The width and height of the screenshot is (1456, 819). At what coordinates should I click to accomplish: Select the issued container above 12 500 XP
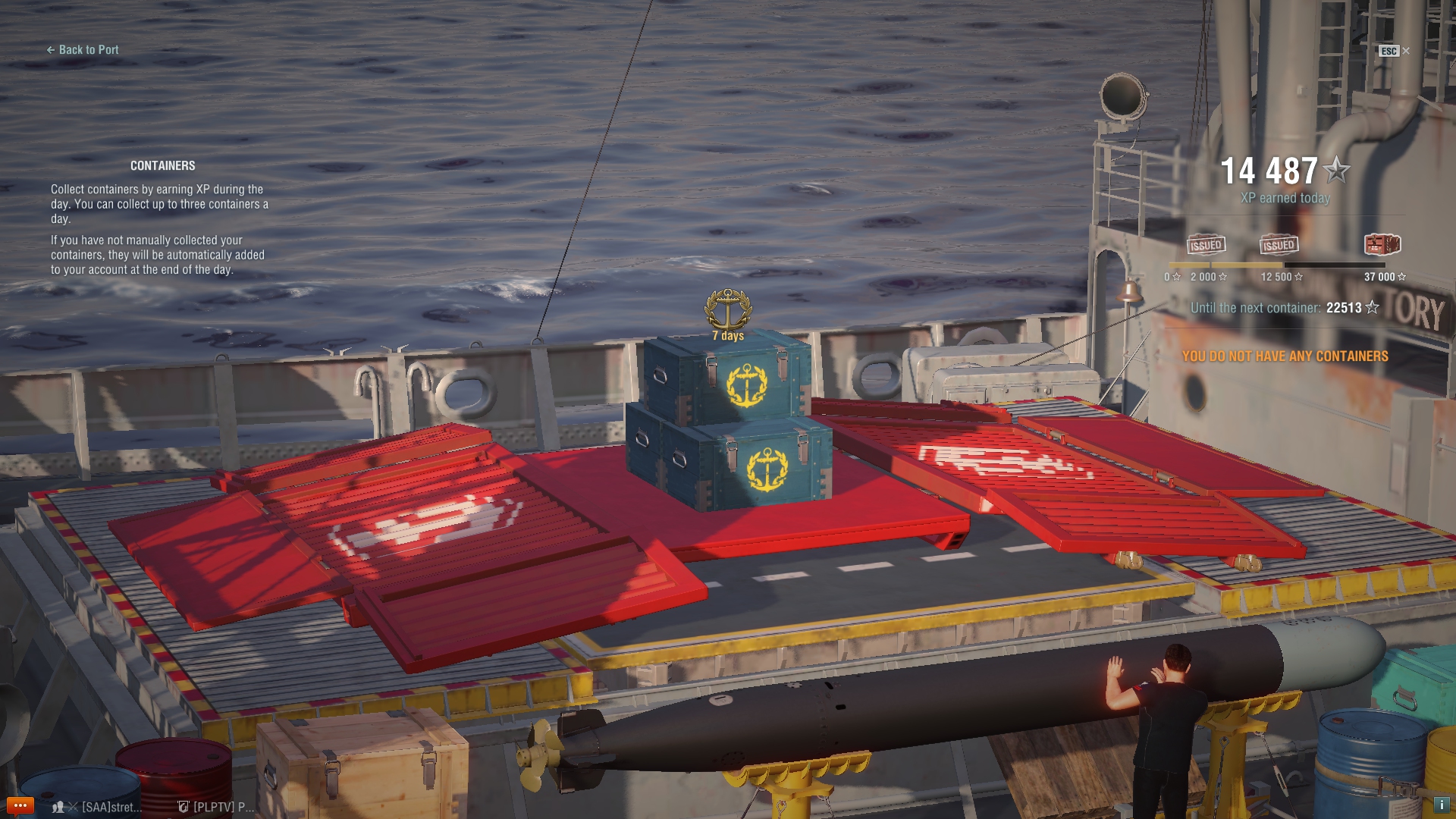[1279, 244]
